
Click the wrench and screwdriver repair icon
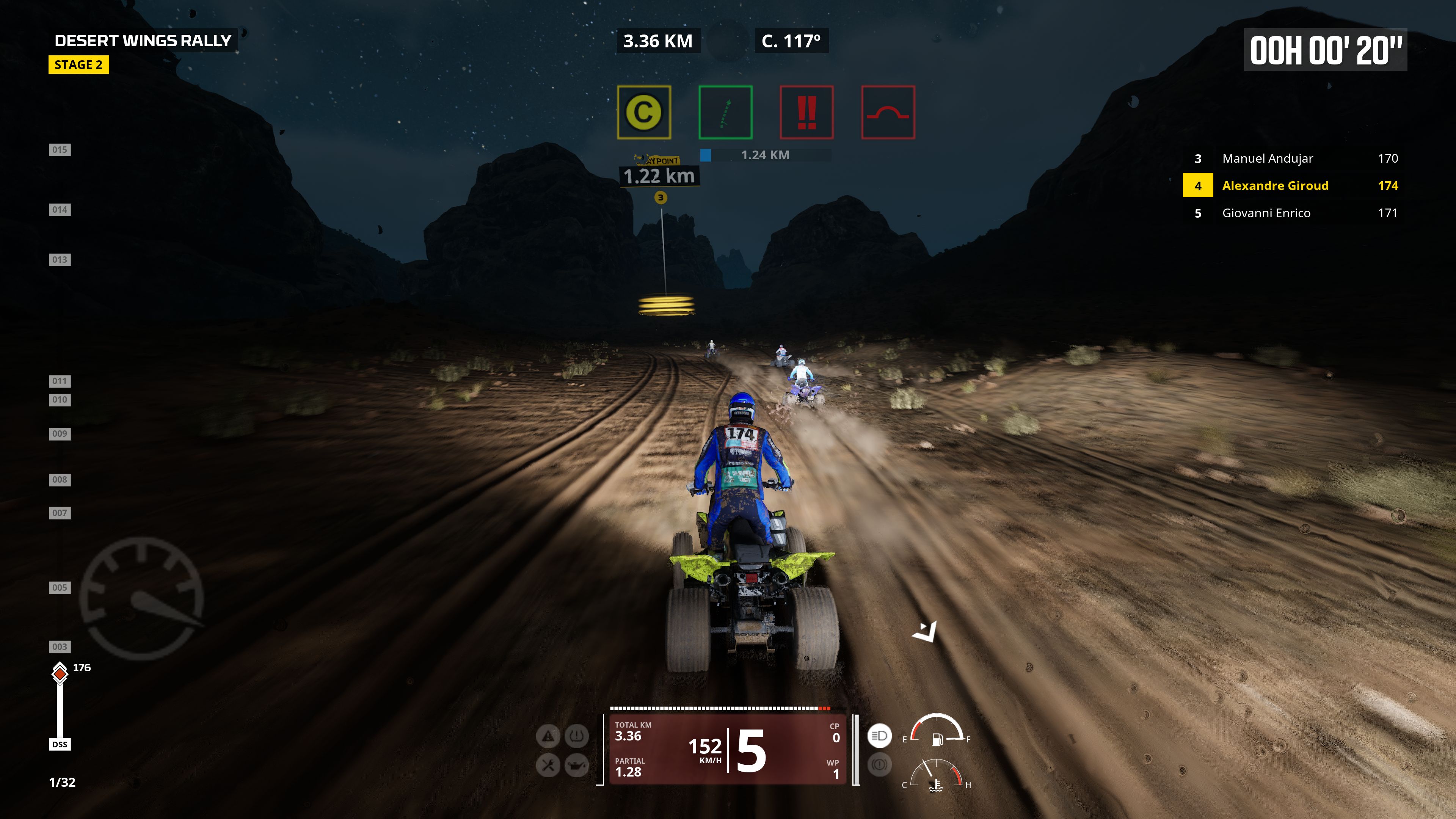click(548, 765)
